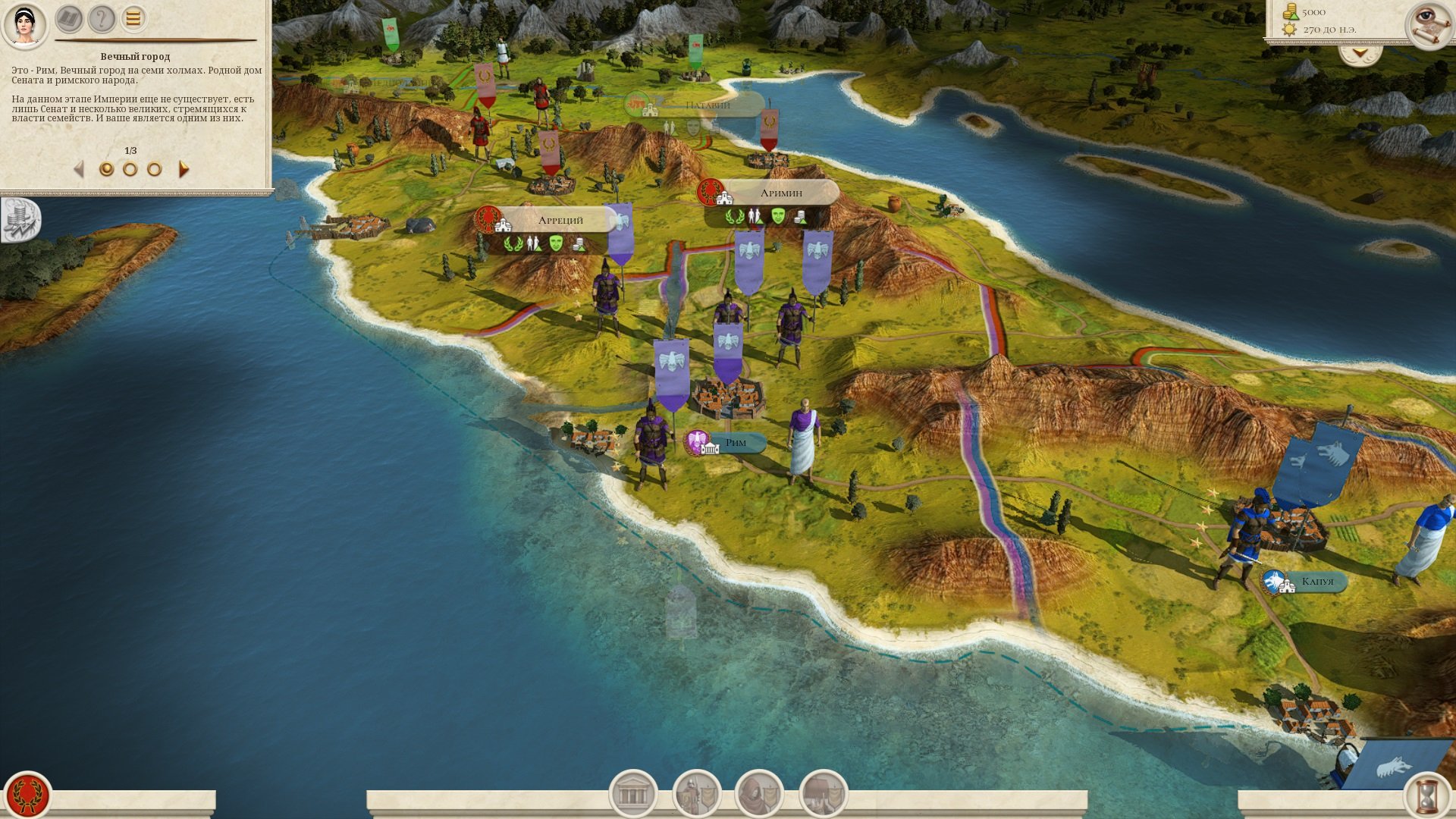Select the second advisor page dot
Viewport: 1456px width, 819px height.
(130, 169)
